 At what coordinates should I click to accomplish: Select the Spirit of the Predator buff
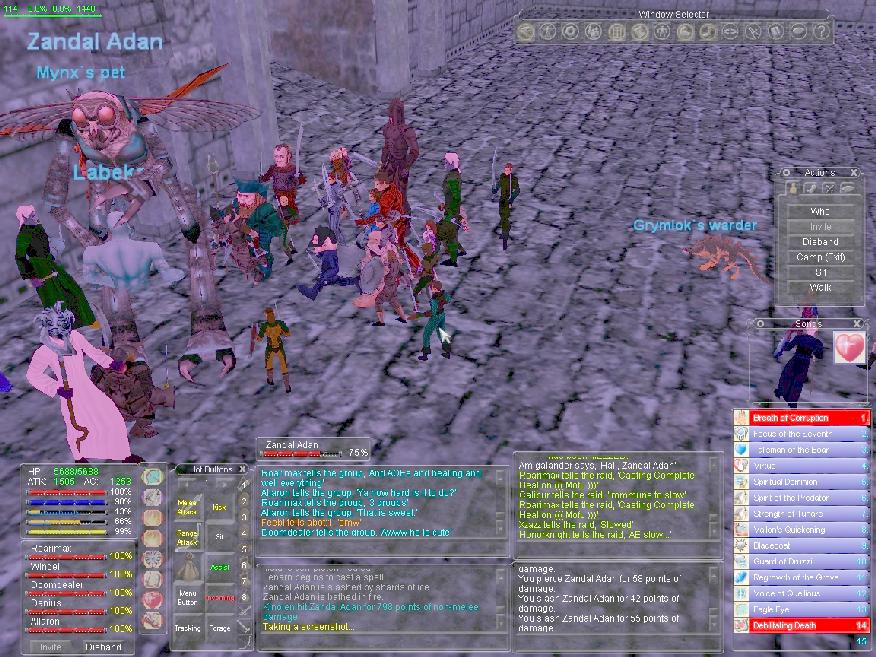tap(800, 497)
